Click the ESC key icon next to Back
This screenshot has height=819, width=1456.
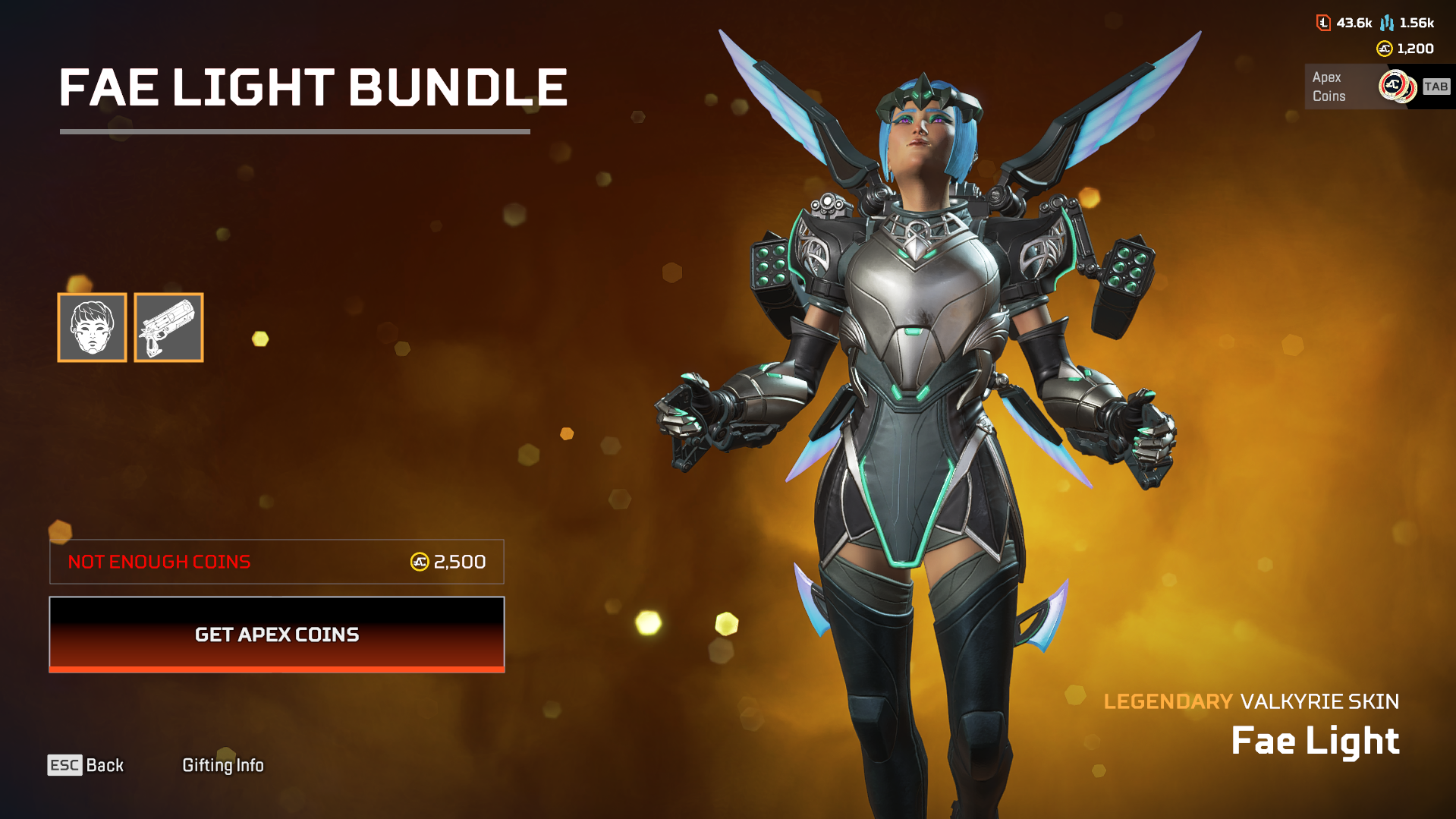tap(64, 765)
